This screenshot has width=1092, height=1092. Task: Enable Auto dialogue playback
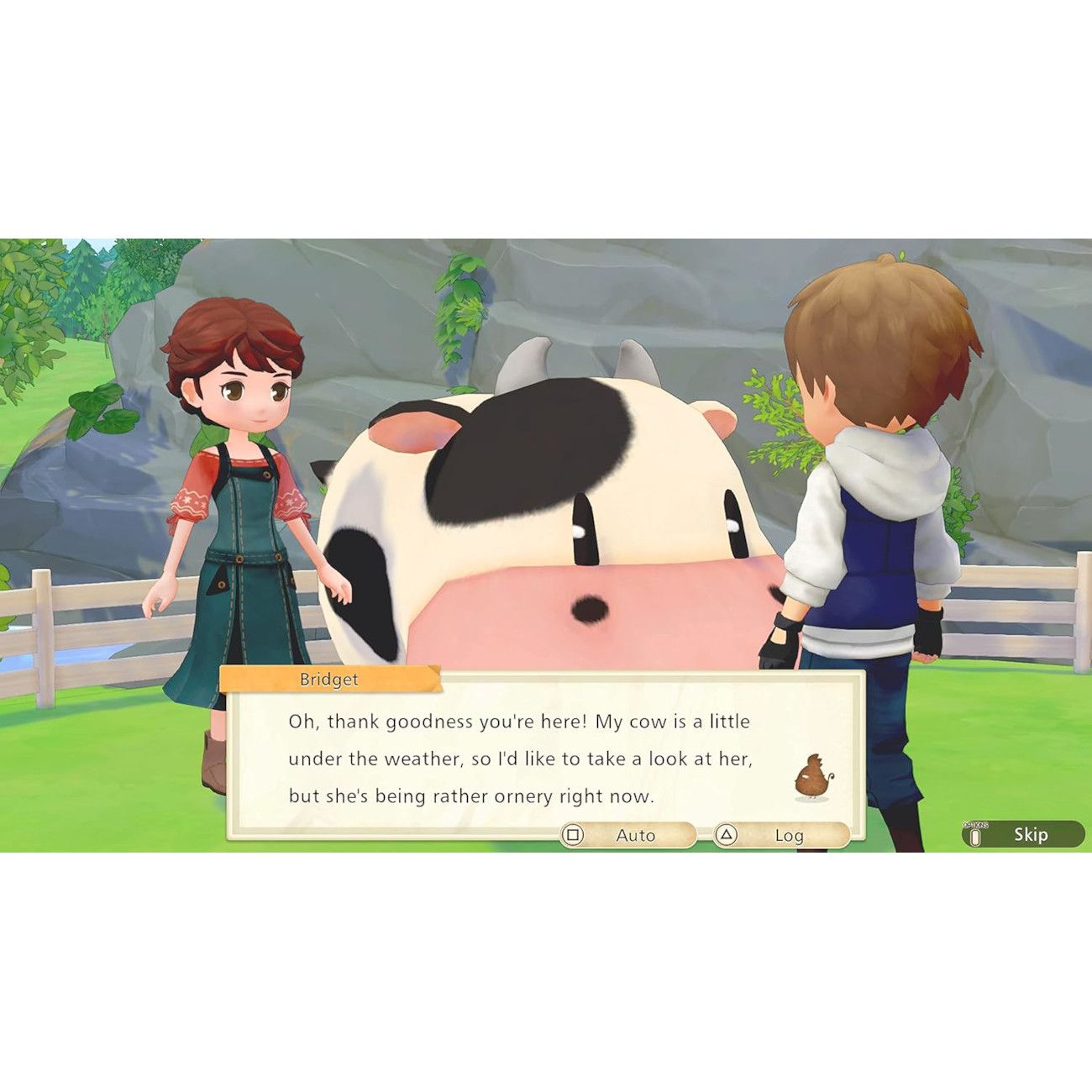pyautogui.click(x=636, y=836)
